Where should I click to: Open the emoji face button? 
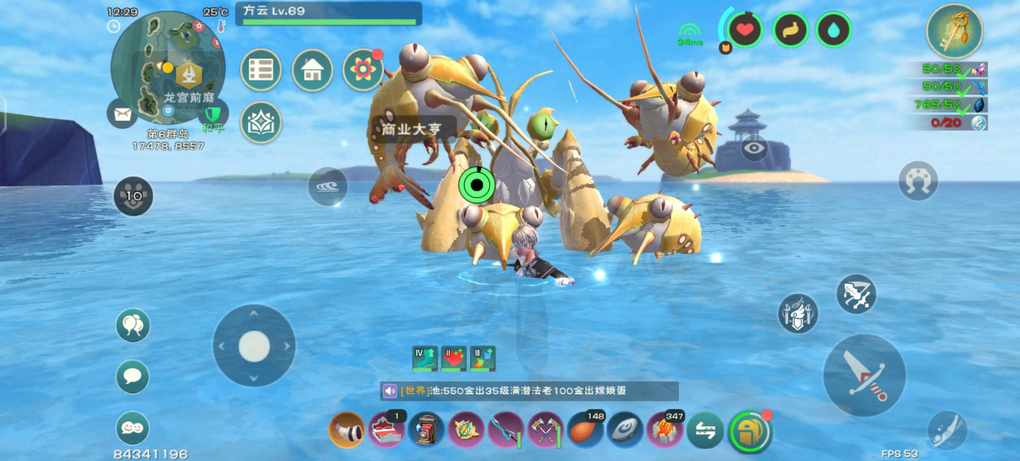pos(132,427)
